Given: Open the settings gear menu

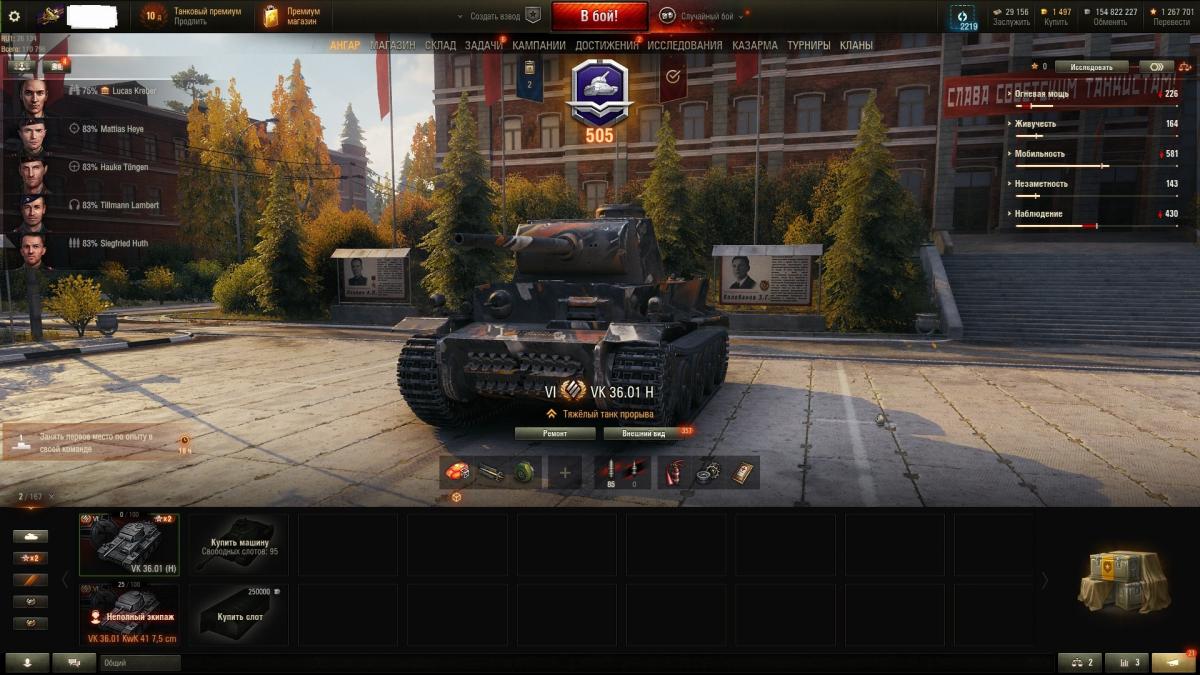Looking at the screenshot, I should [14, 16].
